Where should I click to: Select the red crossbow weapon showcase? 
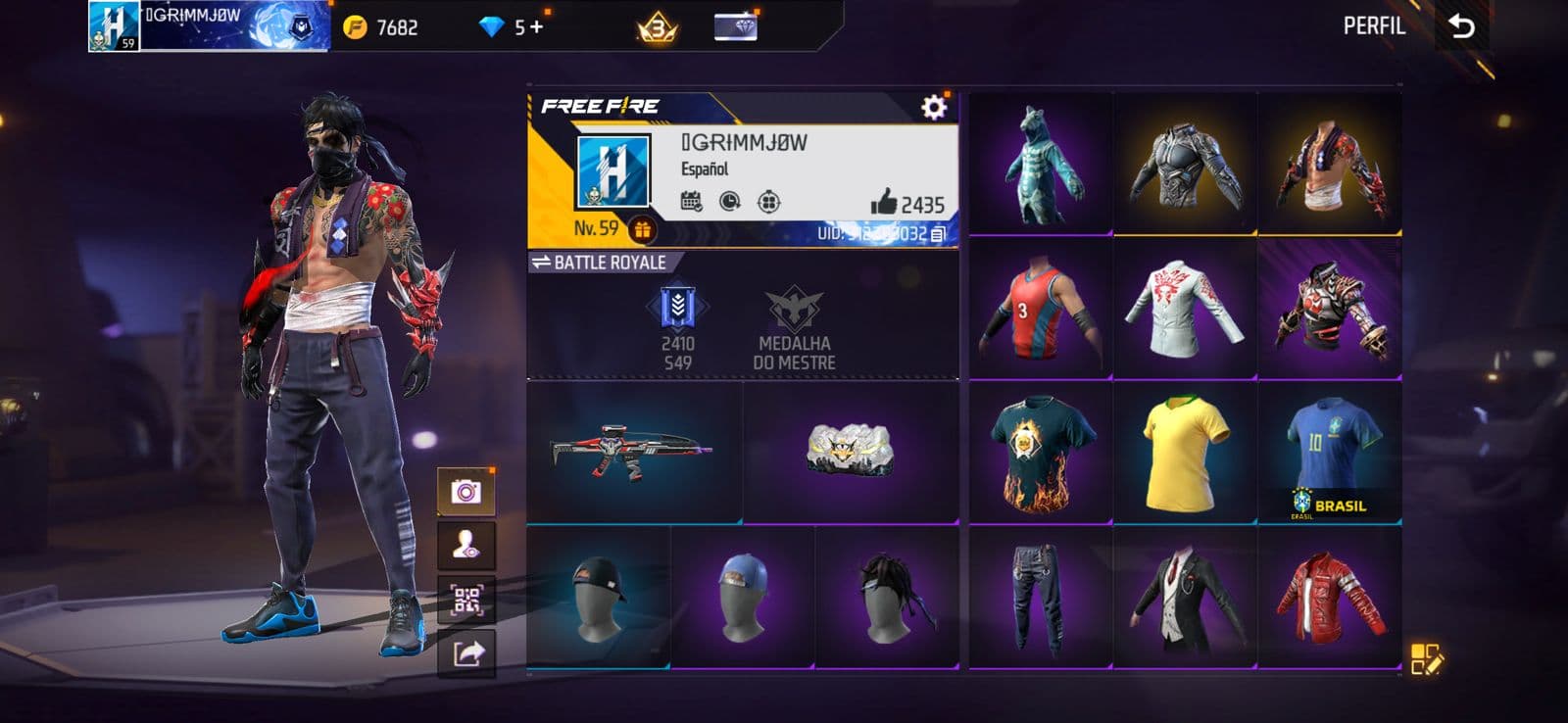[x=634, y=453]
